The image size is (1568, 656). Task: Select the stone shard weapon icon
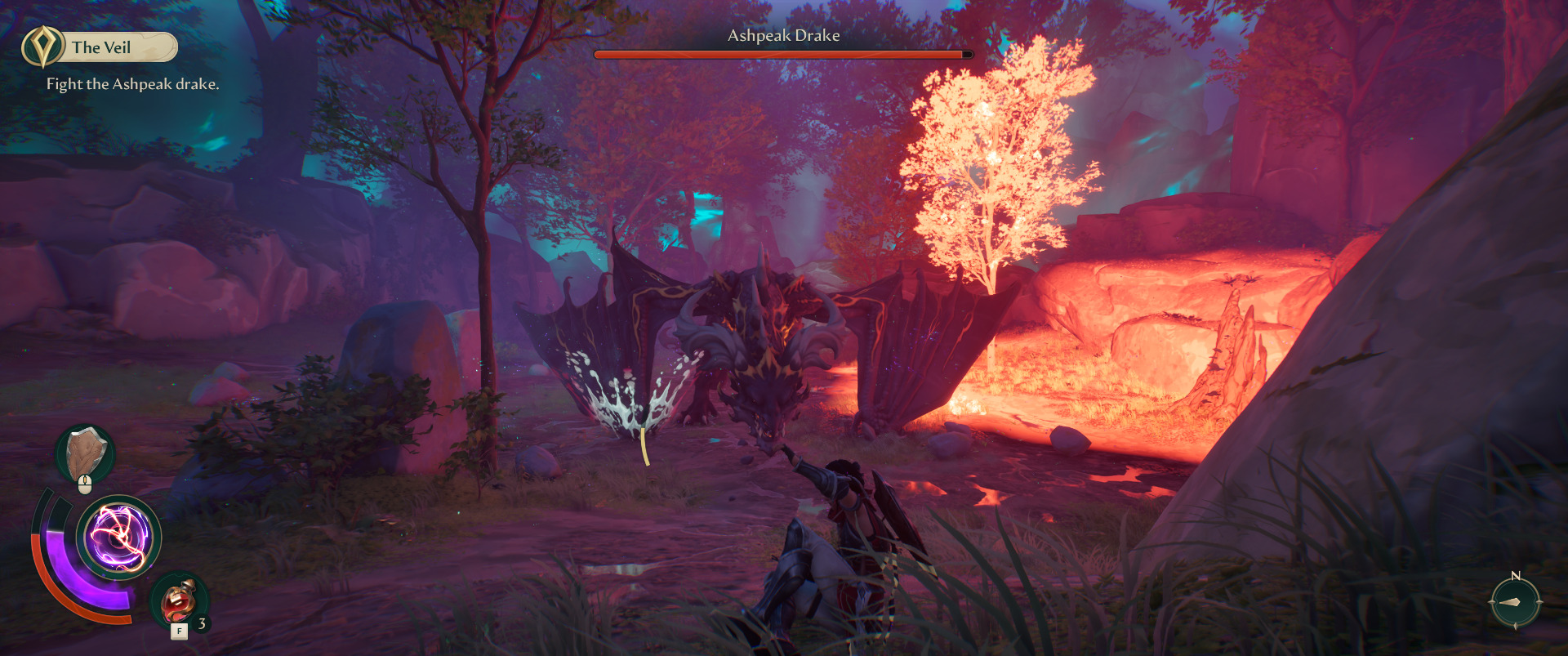[85, 454]
